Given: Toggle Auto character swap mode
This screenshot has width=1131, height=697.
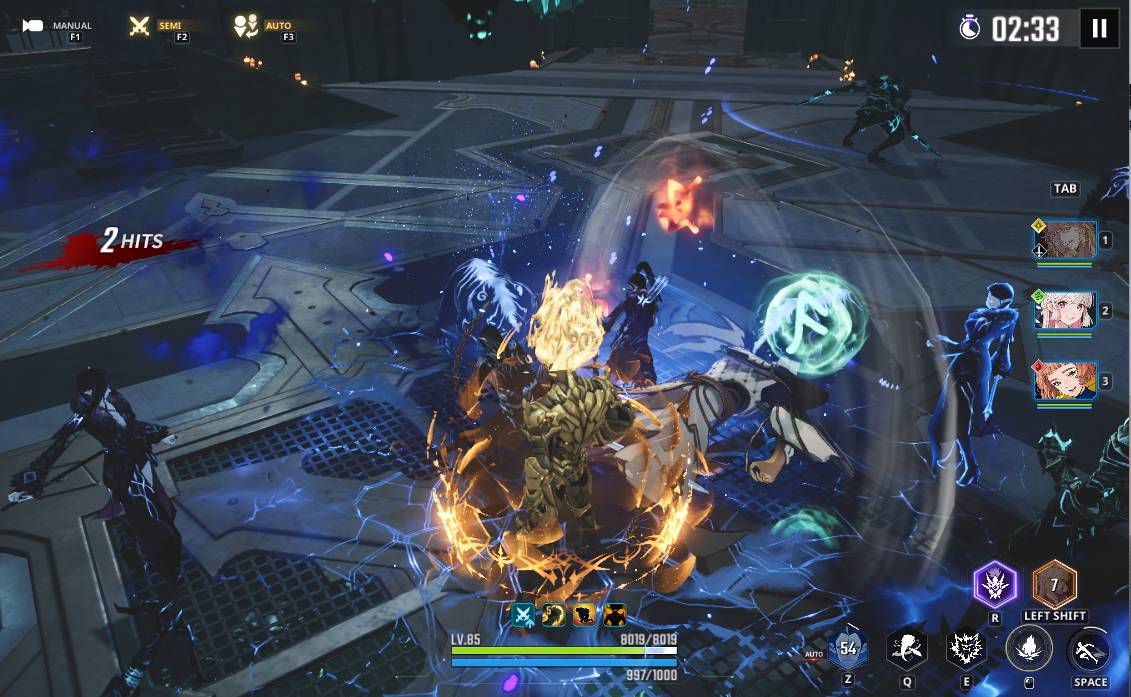Looking at the screenshot, I should (x=246, y=26).
